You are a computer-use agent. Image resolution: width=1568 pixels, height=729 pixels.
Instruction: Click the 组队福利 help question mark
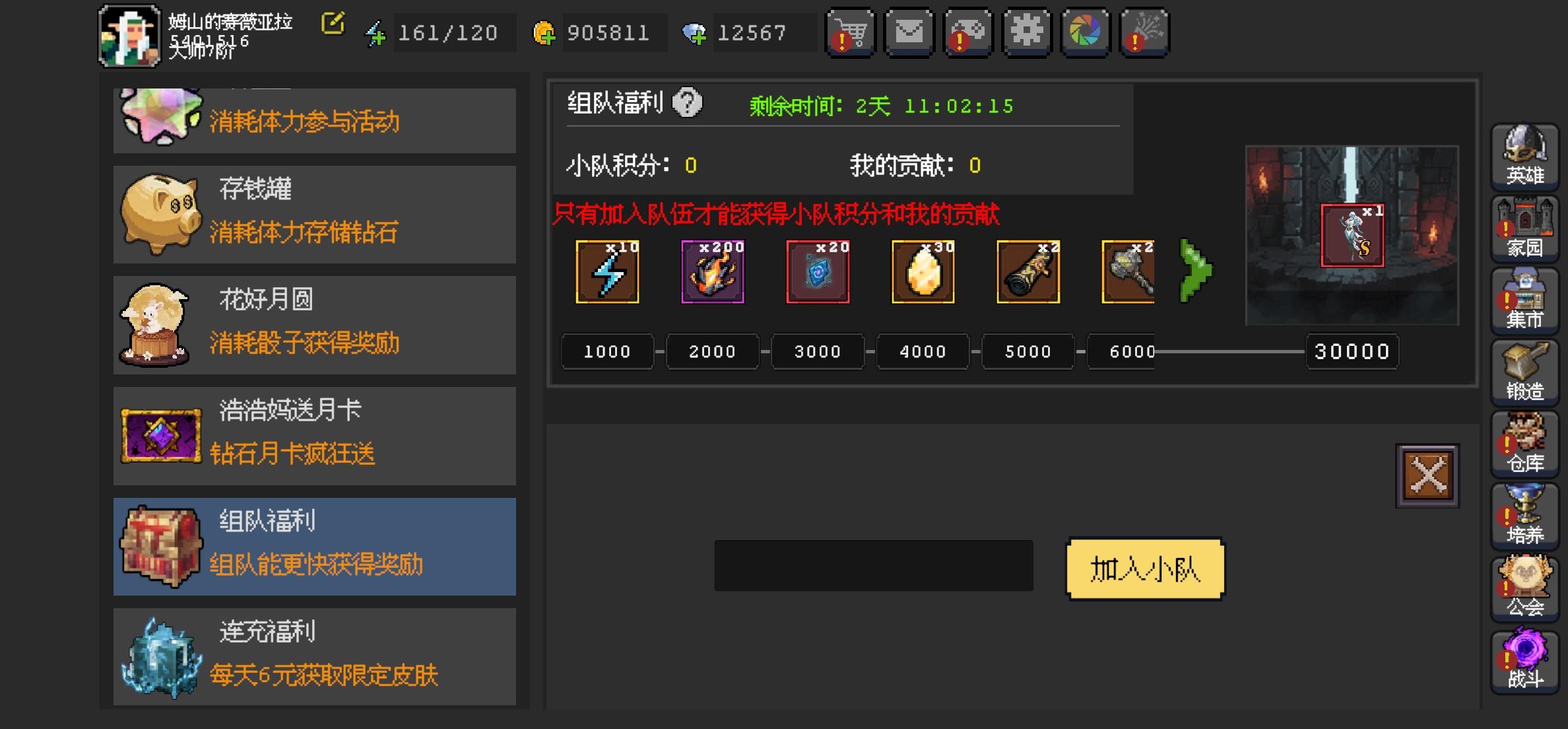coord(686,104)
